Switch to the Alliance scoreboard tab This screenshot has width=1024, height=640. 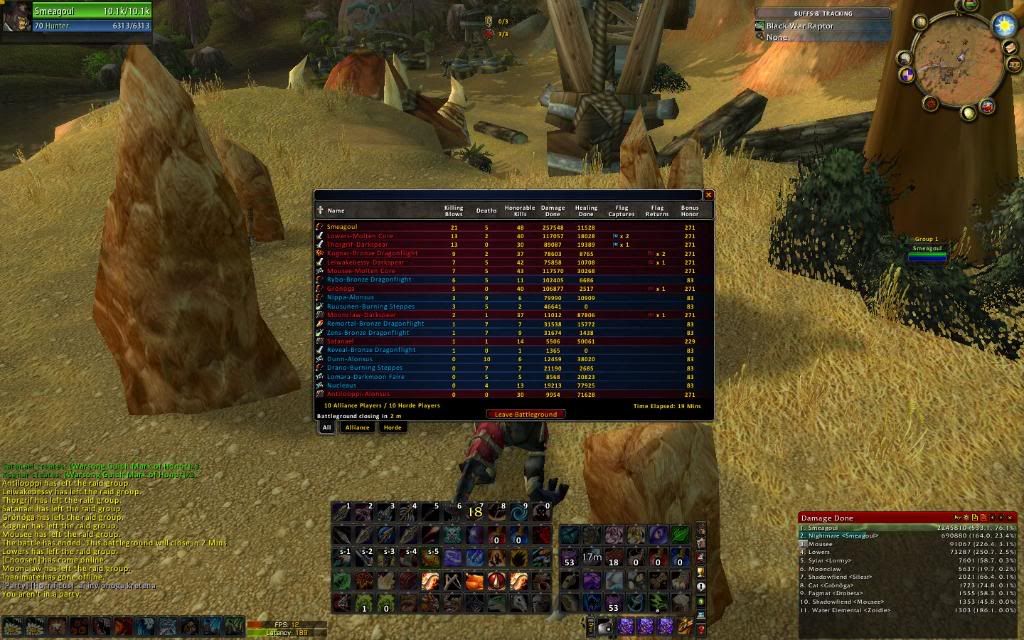click(357, 427)
